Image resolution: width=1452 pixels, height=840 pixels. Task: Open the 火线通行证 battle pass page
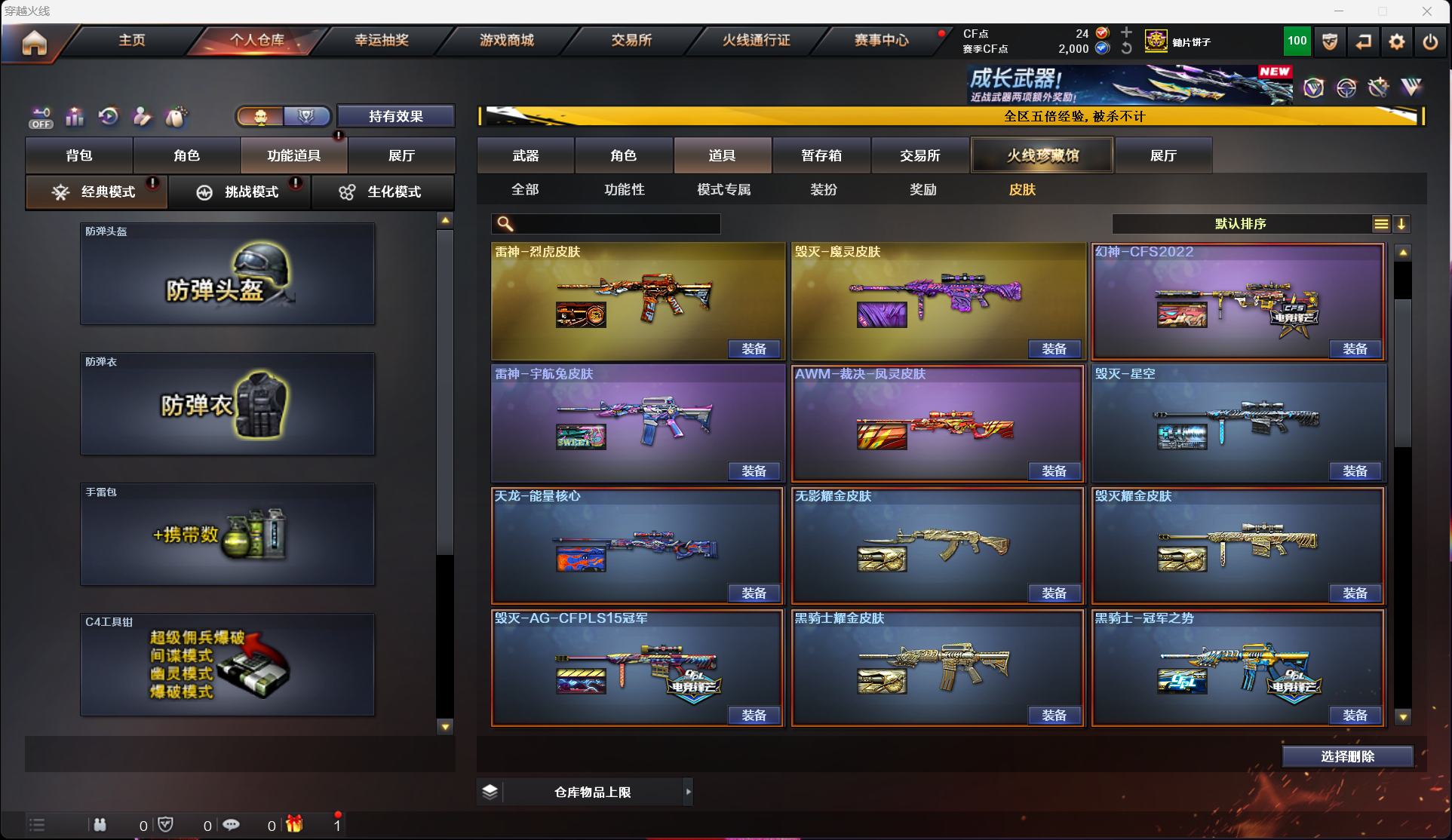(756, 40)
